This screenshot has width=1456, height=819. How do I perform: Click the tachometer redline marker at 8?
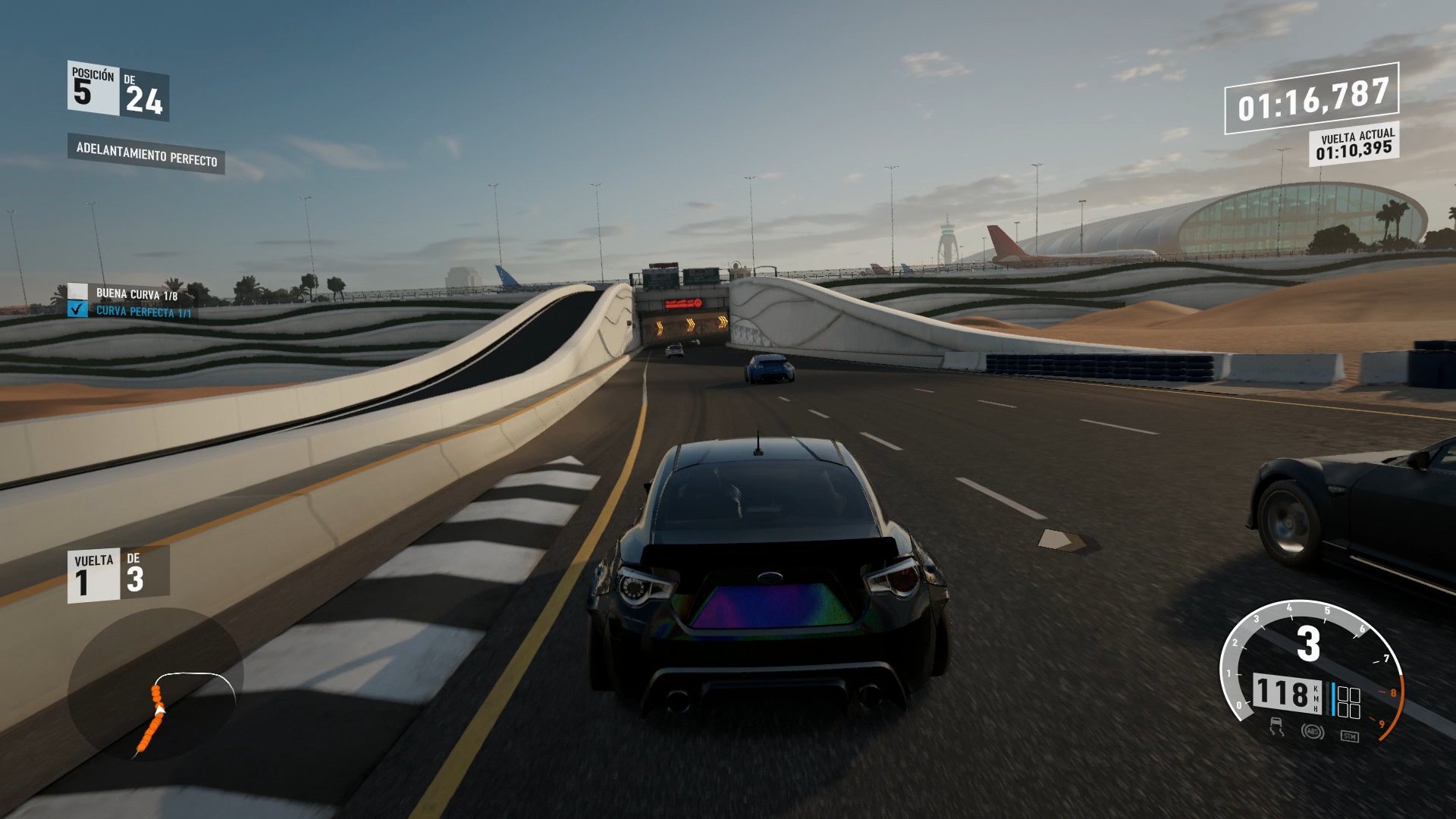1394,692
